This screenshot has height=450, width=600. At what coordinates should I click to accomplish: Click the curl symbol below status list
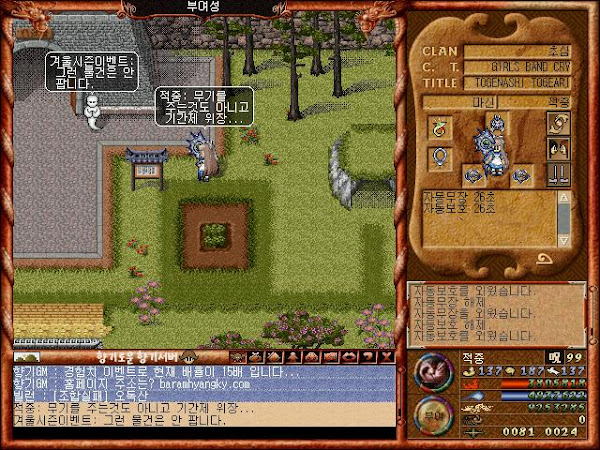pos(546,261)
